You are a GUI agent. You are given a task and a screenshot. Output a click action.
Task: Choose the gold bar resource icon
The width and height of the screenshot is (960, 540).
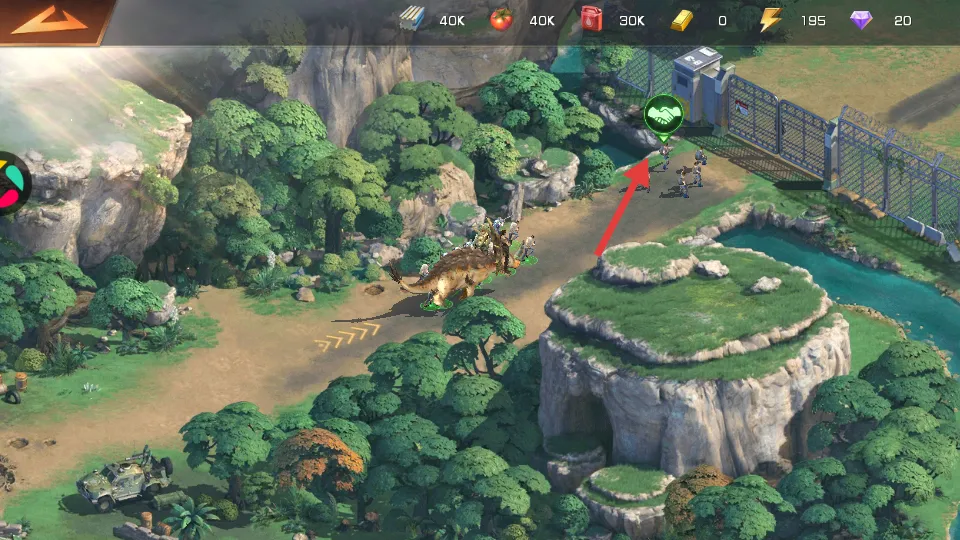pos(682,20)
